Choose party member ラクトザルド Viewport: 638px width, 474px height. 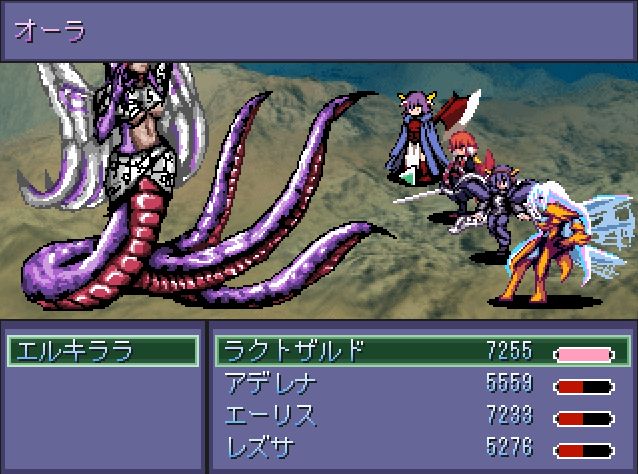292,351
